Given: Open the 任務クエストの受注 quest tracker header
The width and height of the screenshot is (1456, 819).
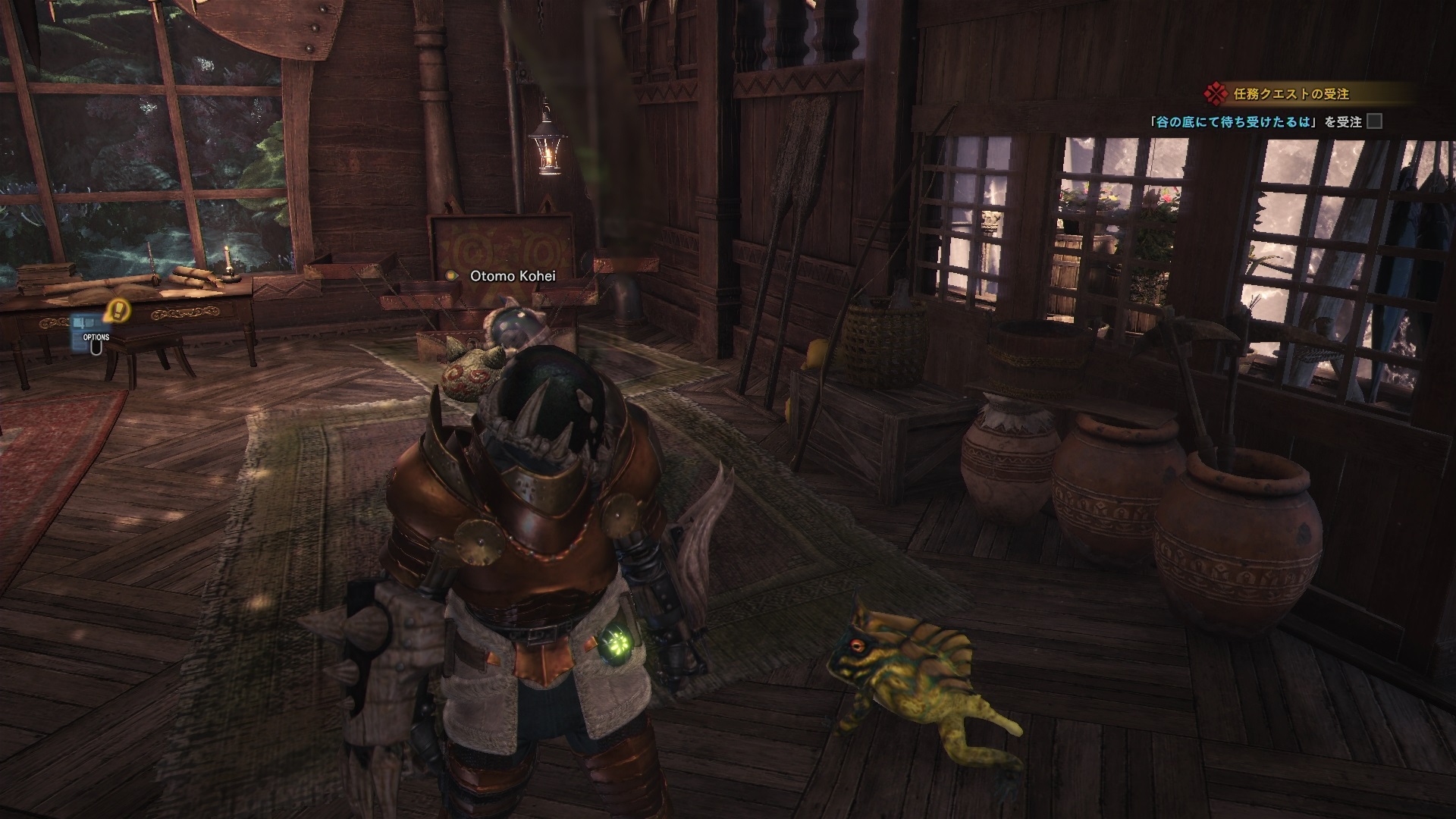Looking at the screenshot, I should pyautogui.click(x=1290, y=94).
